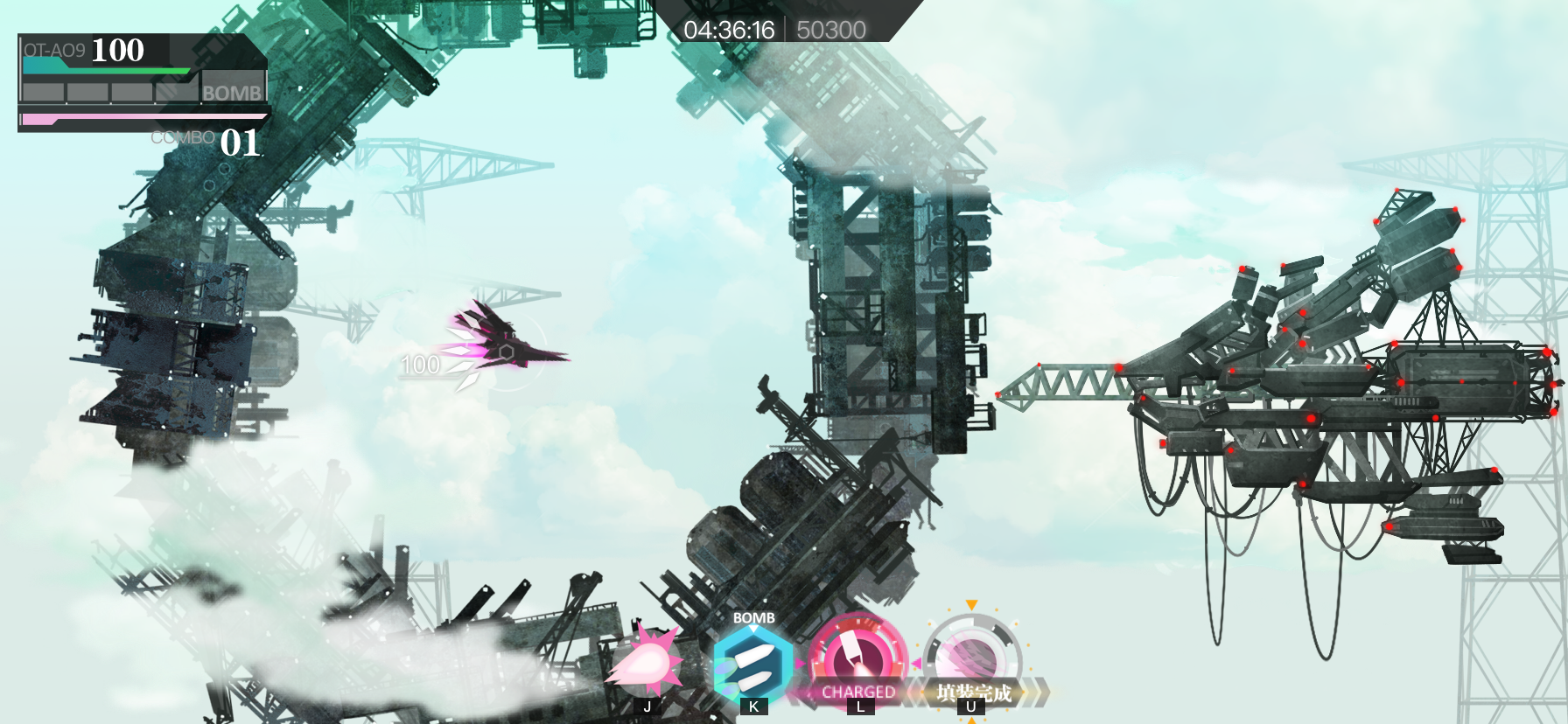
Task: Click the OT-AO9 pilot label in the HUD
Action: (54, 51)
